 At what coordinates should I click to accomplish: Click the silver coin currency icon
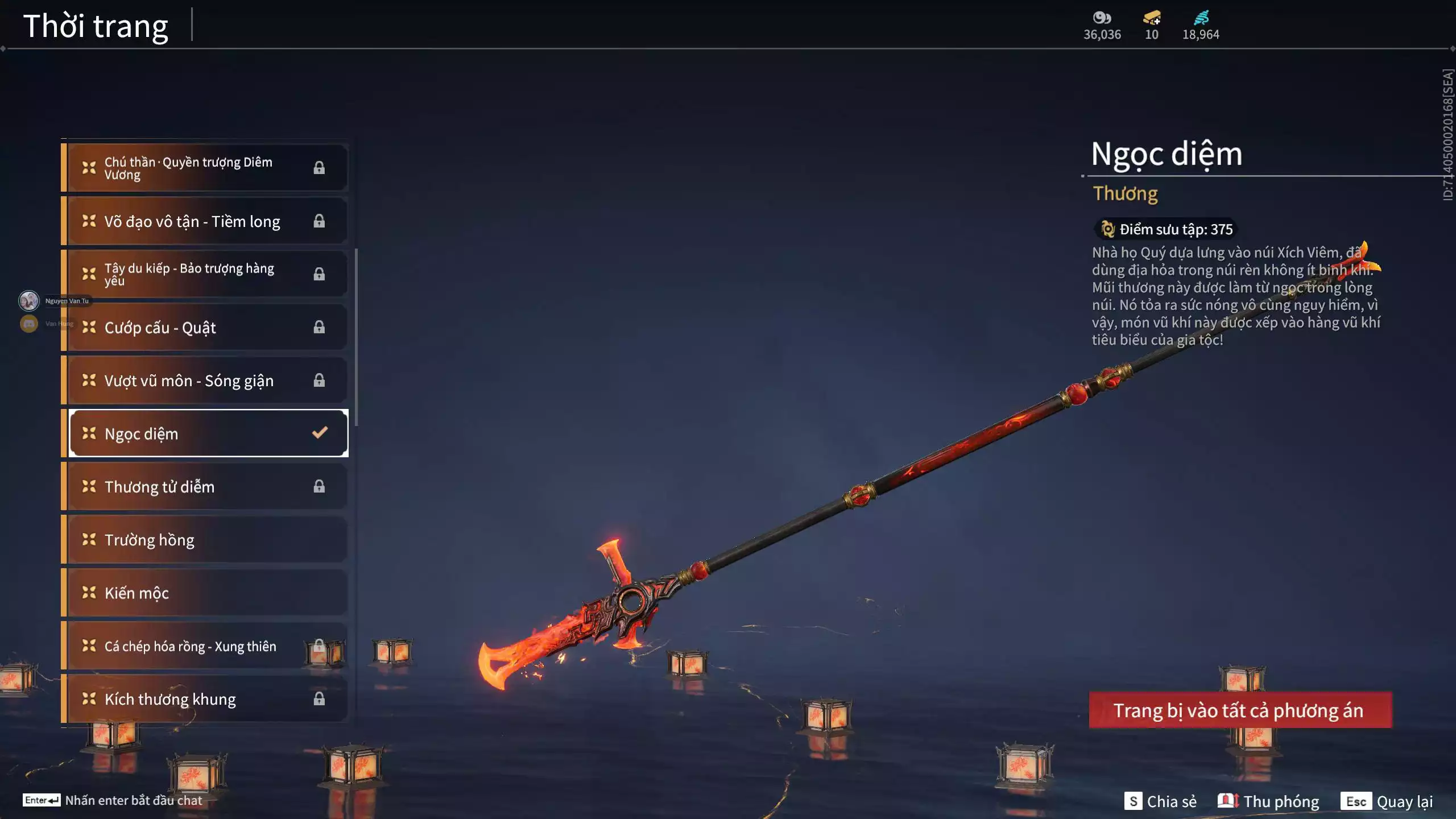coord(1102,18)
